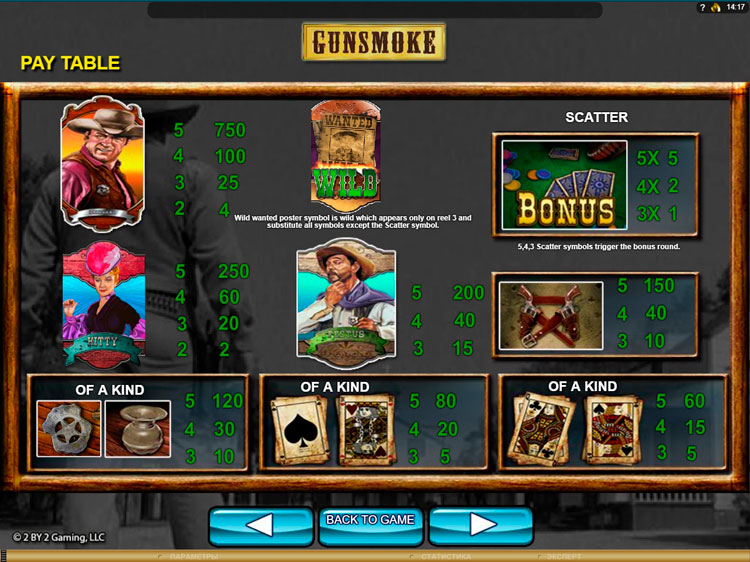Open the Статистика tab in the bottom bar
The width and height of the screenshot is (750, 562).
(444, 556)
